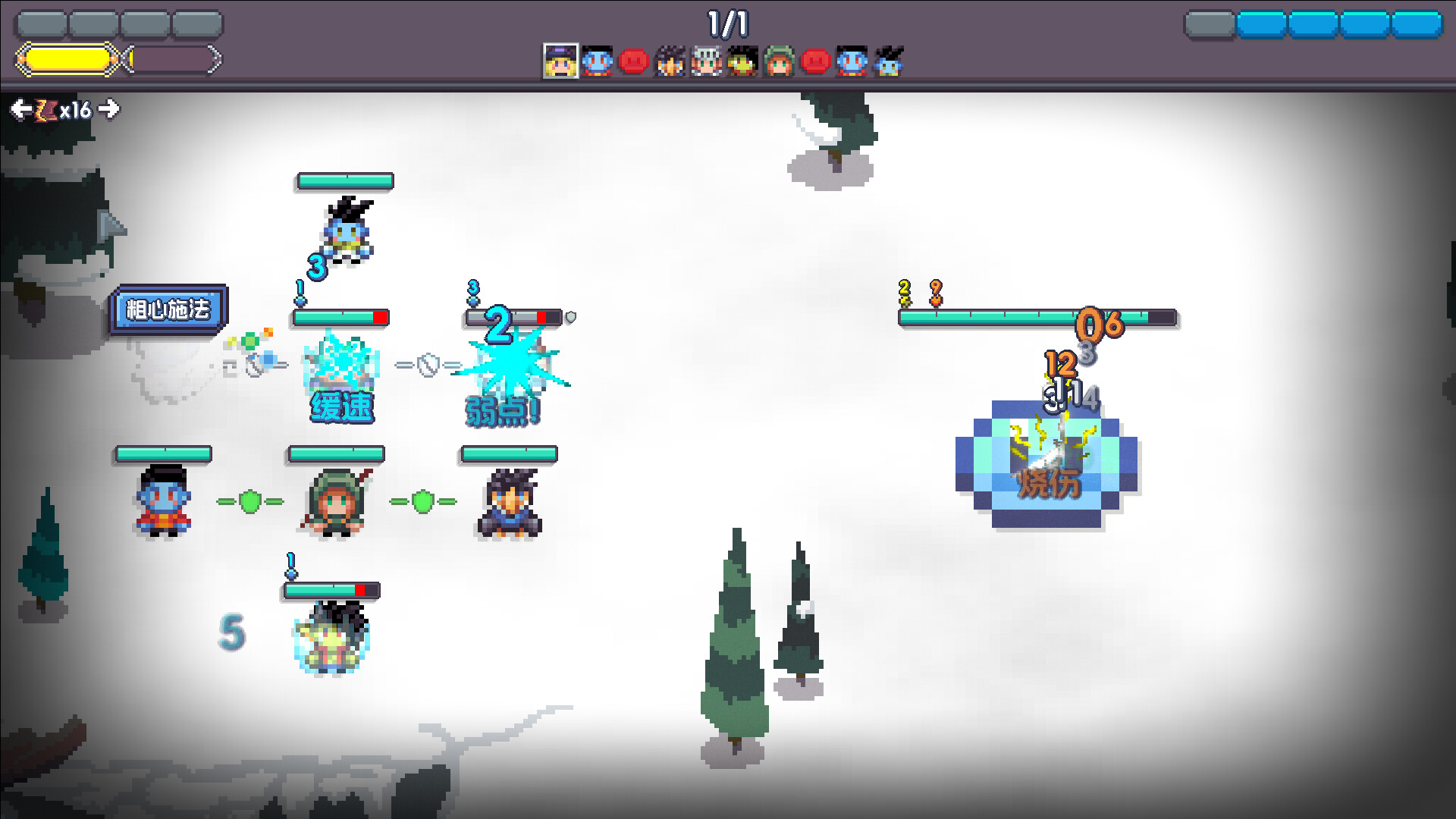The image size is (1456, 819).
Task: Click the left arrow beside the scroll counter
Action: pos(19,109)
